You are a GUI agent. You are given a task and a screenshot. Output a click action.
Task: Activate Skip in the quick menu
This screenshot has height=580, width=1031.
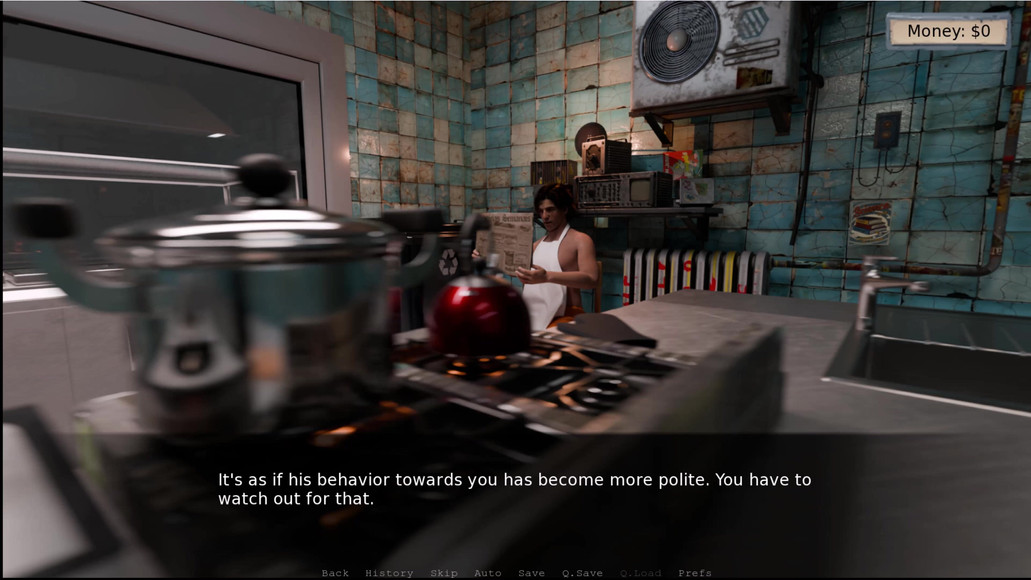tap(444, 573)
